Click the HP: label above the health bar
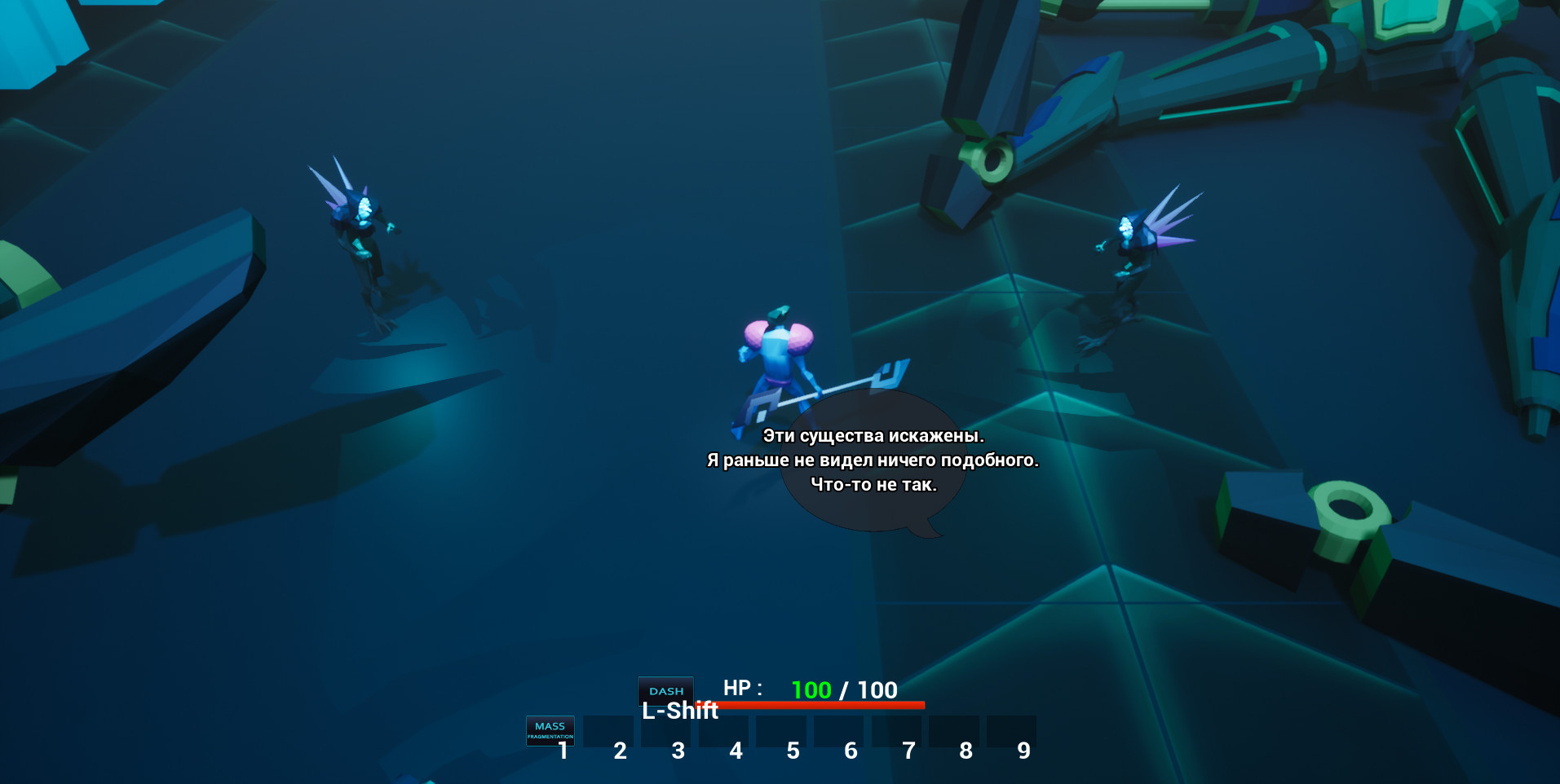This screenshot has width=1560, height=784. [743, 689]
